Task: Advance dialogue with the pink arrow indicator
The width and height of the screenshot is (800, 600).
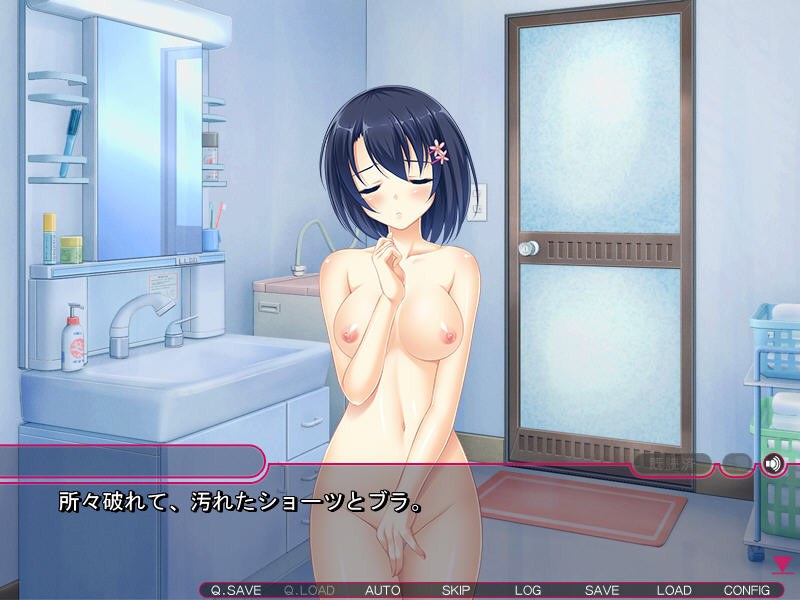Action: [x=782, y=565]
